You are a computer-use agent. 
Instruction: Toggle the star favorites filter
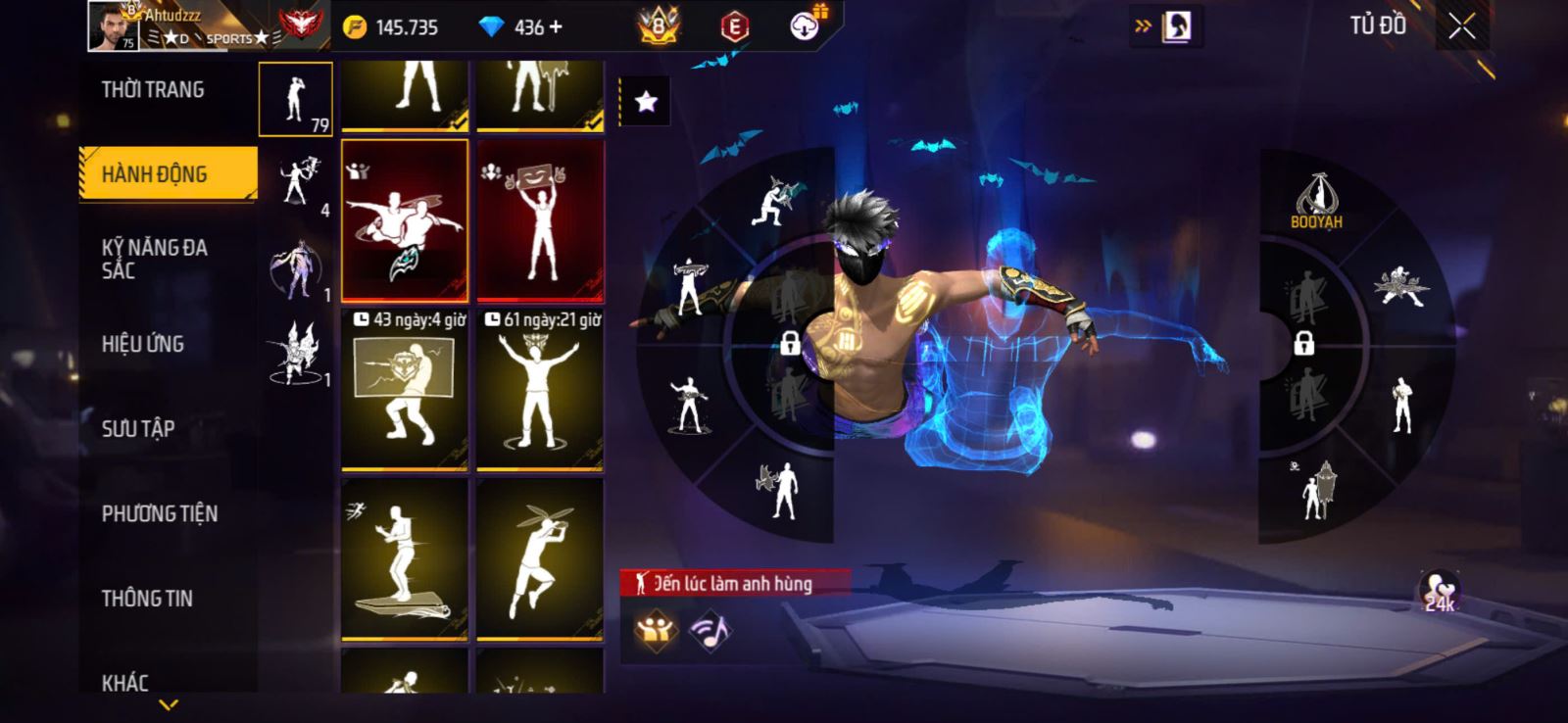coord(646,101)
